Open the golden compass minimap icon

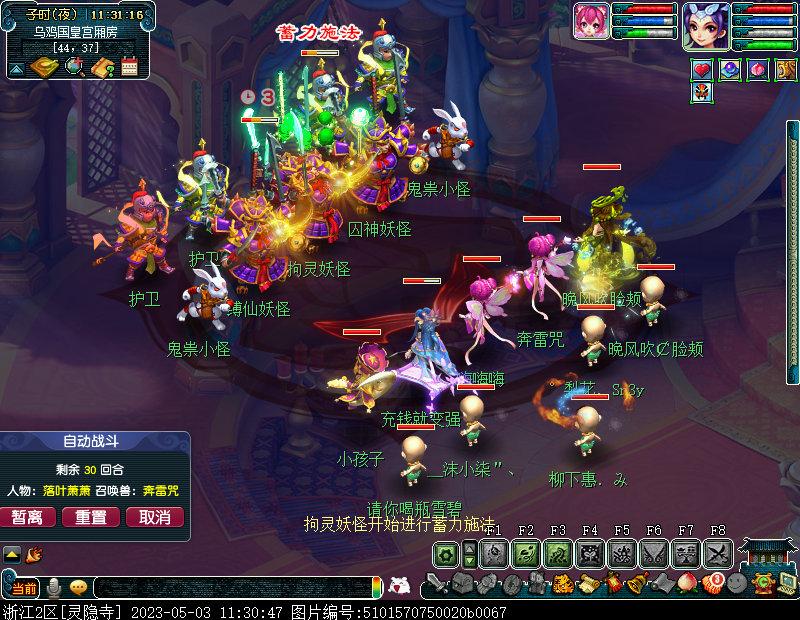coord(44,67)
